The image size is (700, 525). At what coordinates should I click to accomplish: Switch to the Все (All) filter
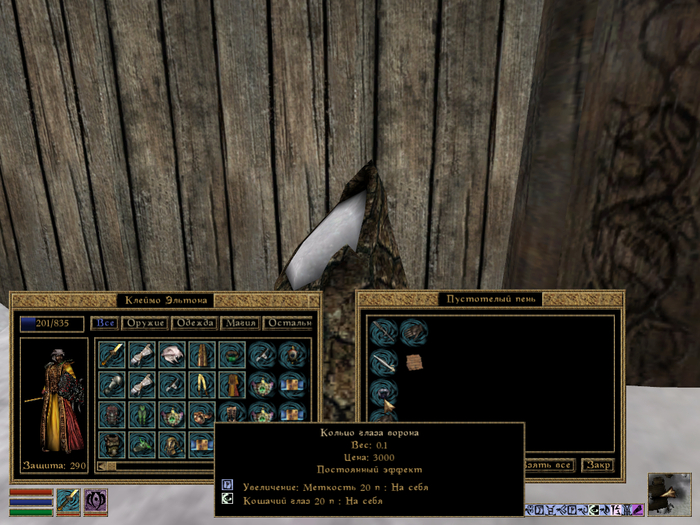pos(105,323)
